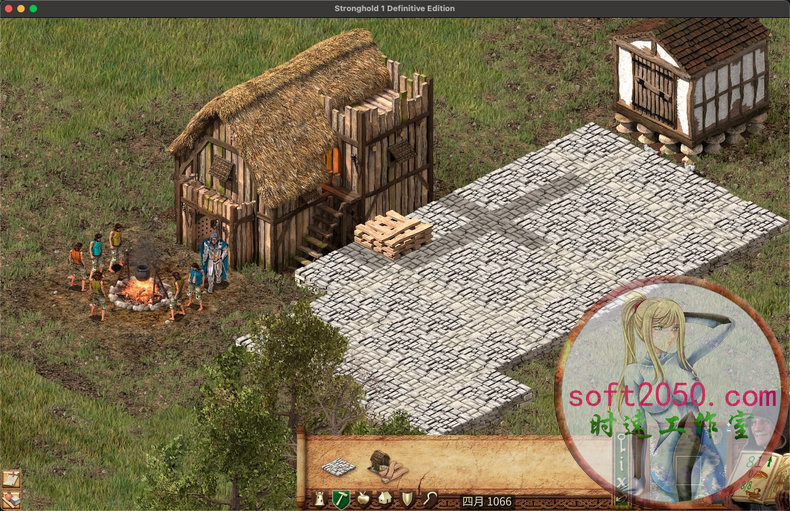
Task: Switch to the hammer industry category
Action: [341, 498]
